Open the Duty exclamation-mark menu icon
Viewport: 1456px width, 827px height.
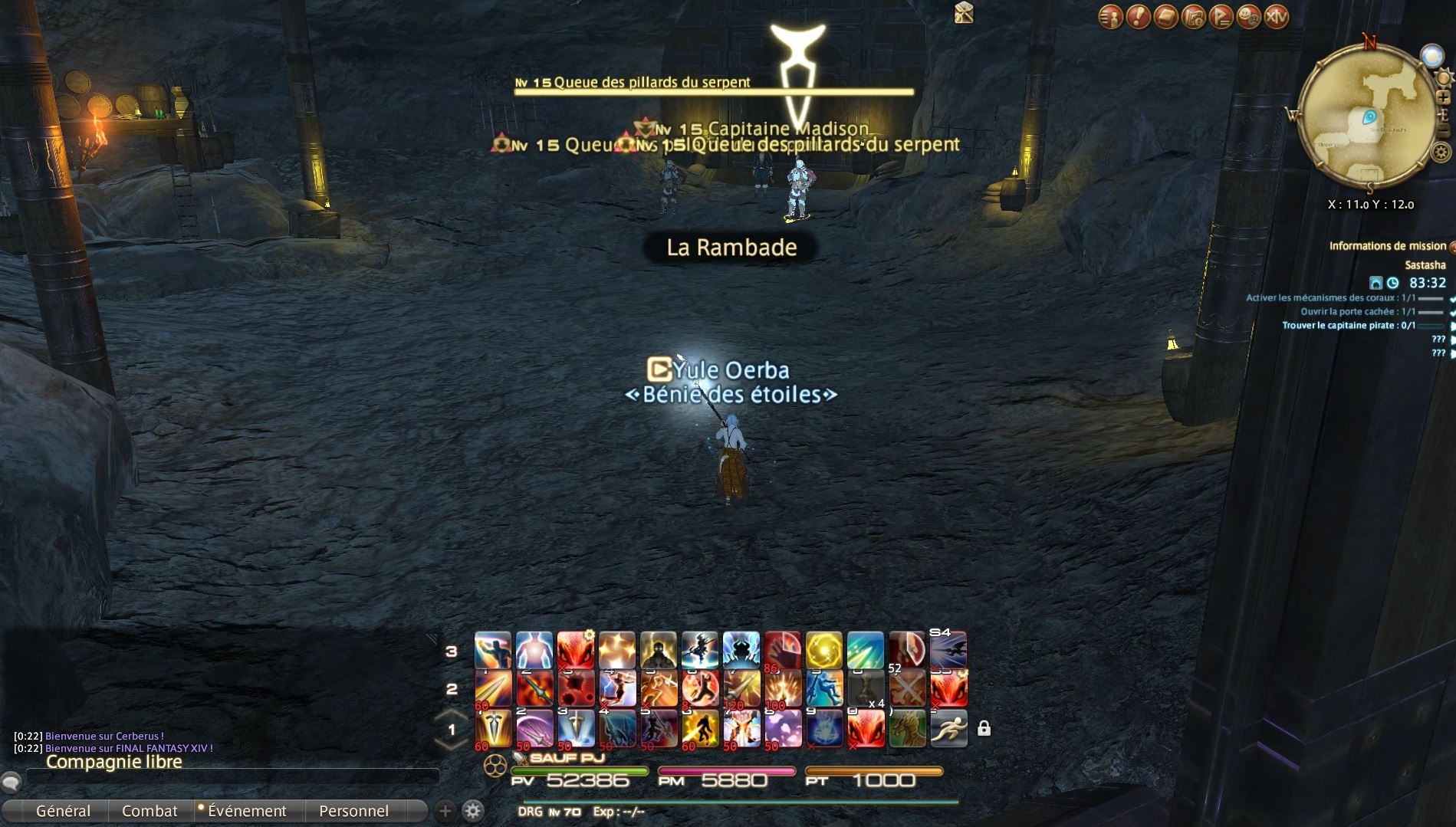point(1138,16)
